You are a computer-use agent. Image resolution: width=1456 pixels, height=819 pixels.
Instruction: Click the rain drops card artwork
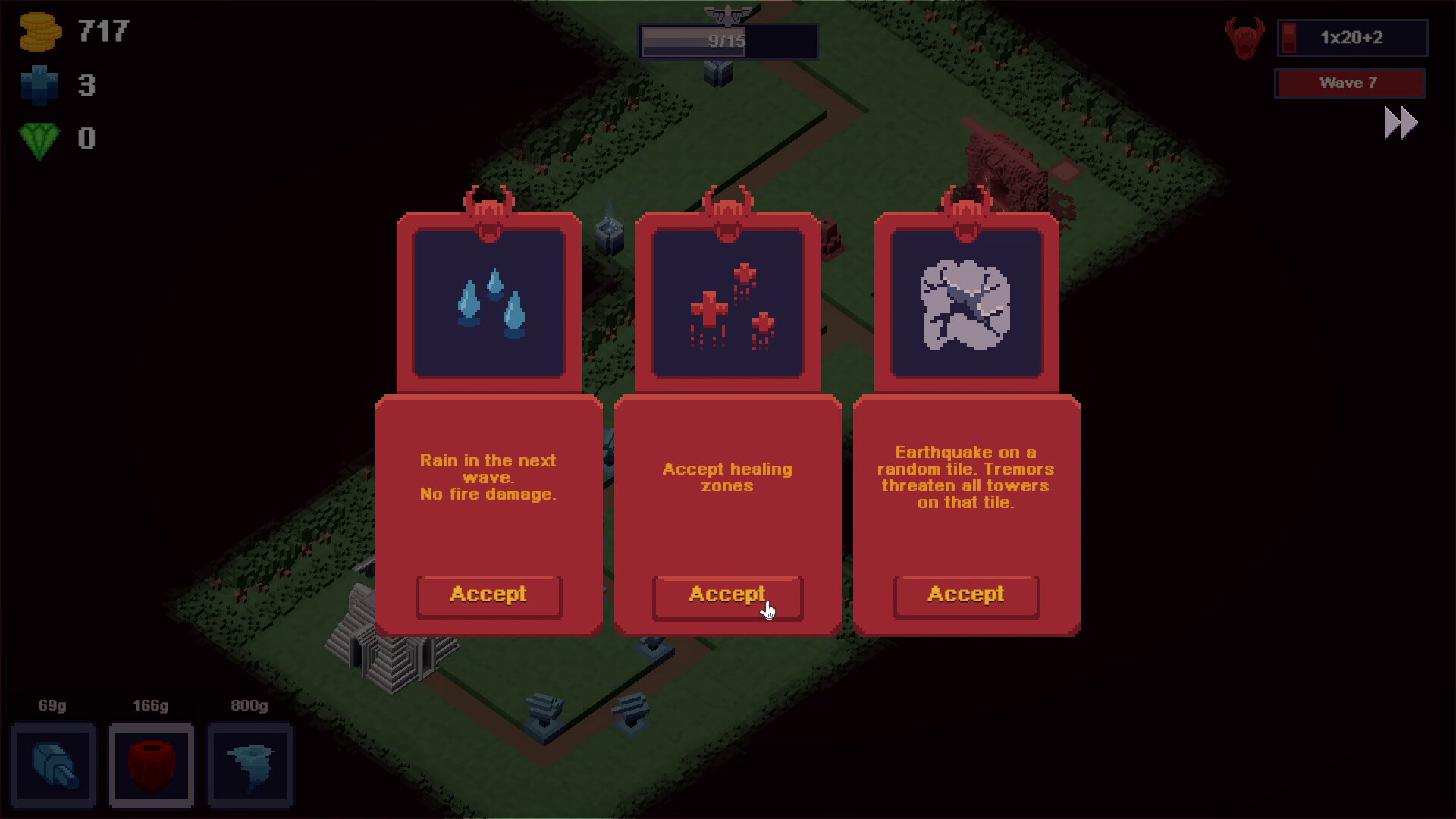tap(488, 303)
